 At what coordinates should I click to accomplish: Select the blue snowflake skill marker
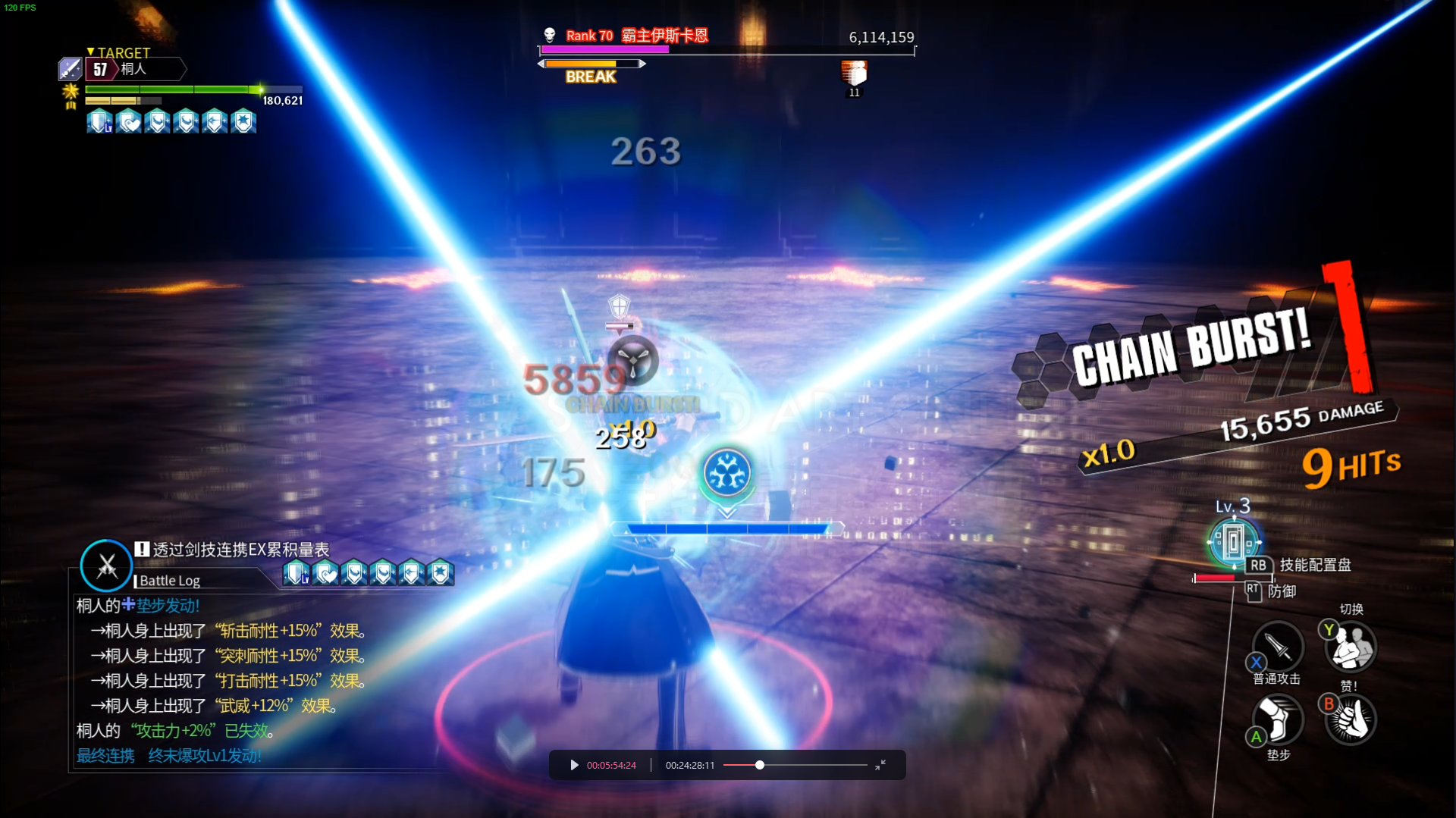click(x=727, y=472)
